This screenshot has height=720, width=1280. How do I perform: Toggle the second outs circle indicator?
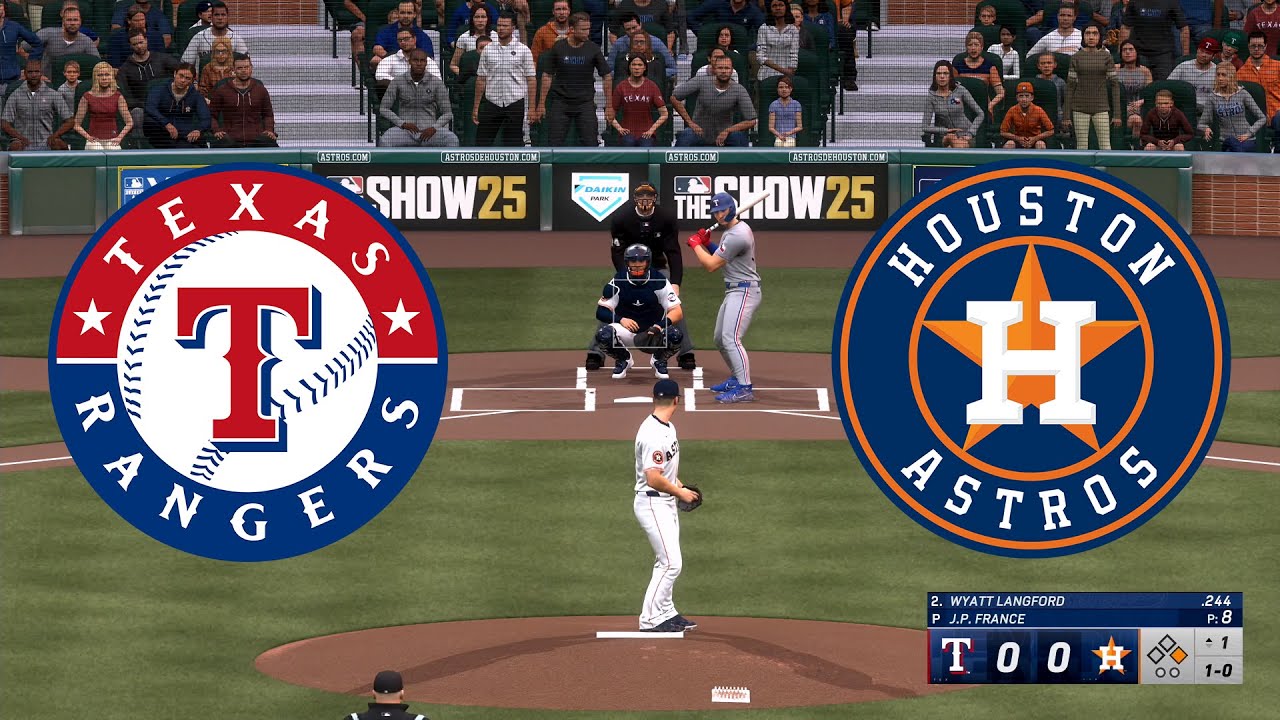pyautogui.click(x=1174, y=670)
